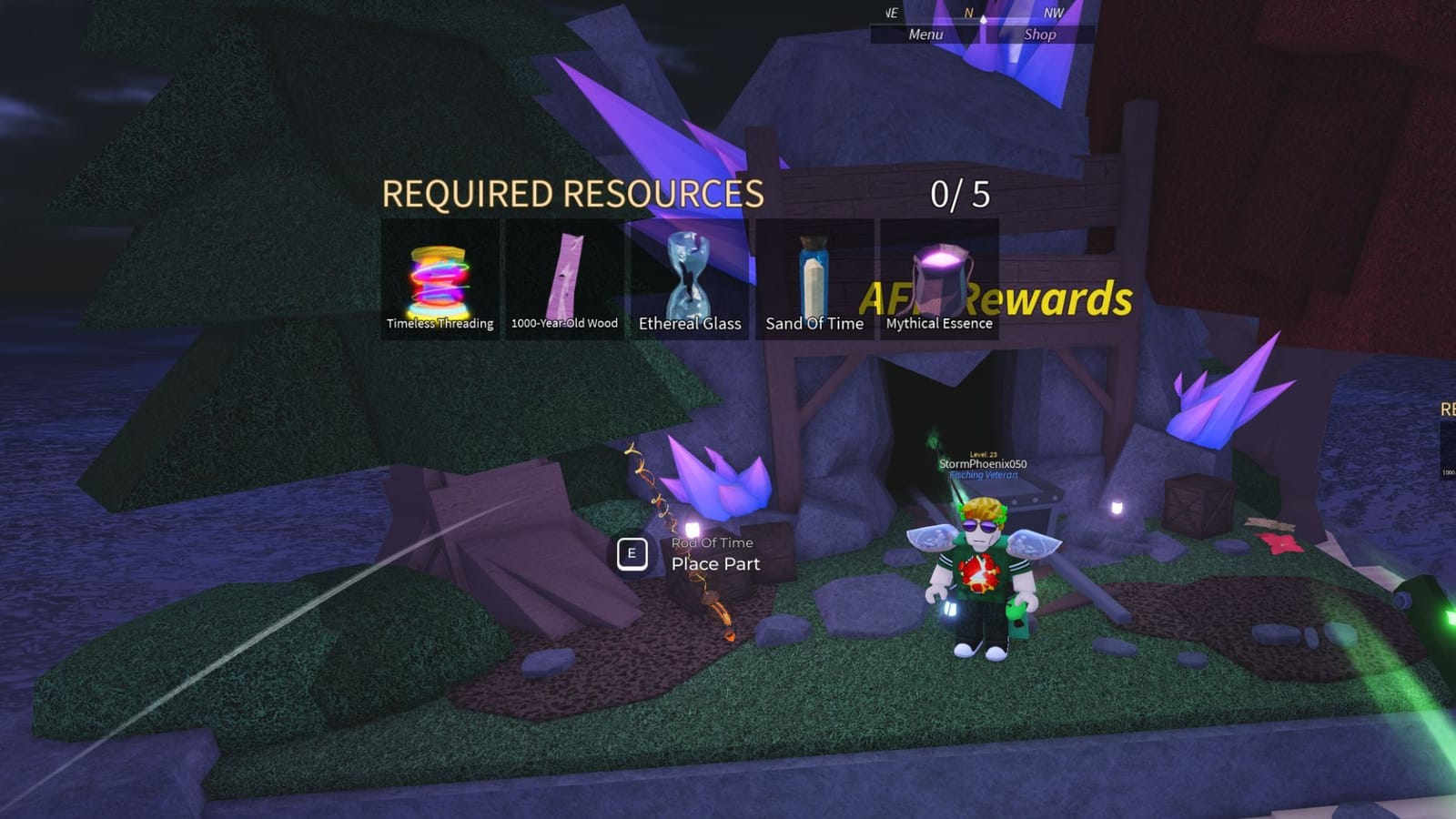Image resolution: width=1456 pixels, height=819 pixels.
Task: Toggle the Shop panel open
Action: click(x=1040, y=35)
